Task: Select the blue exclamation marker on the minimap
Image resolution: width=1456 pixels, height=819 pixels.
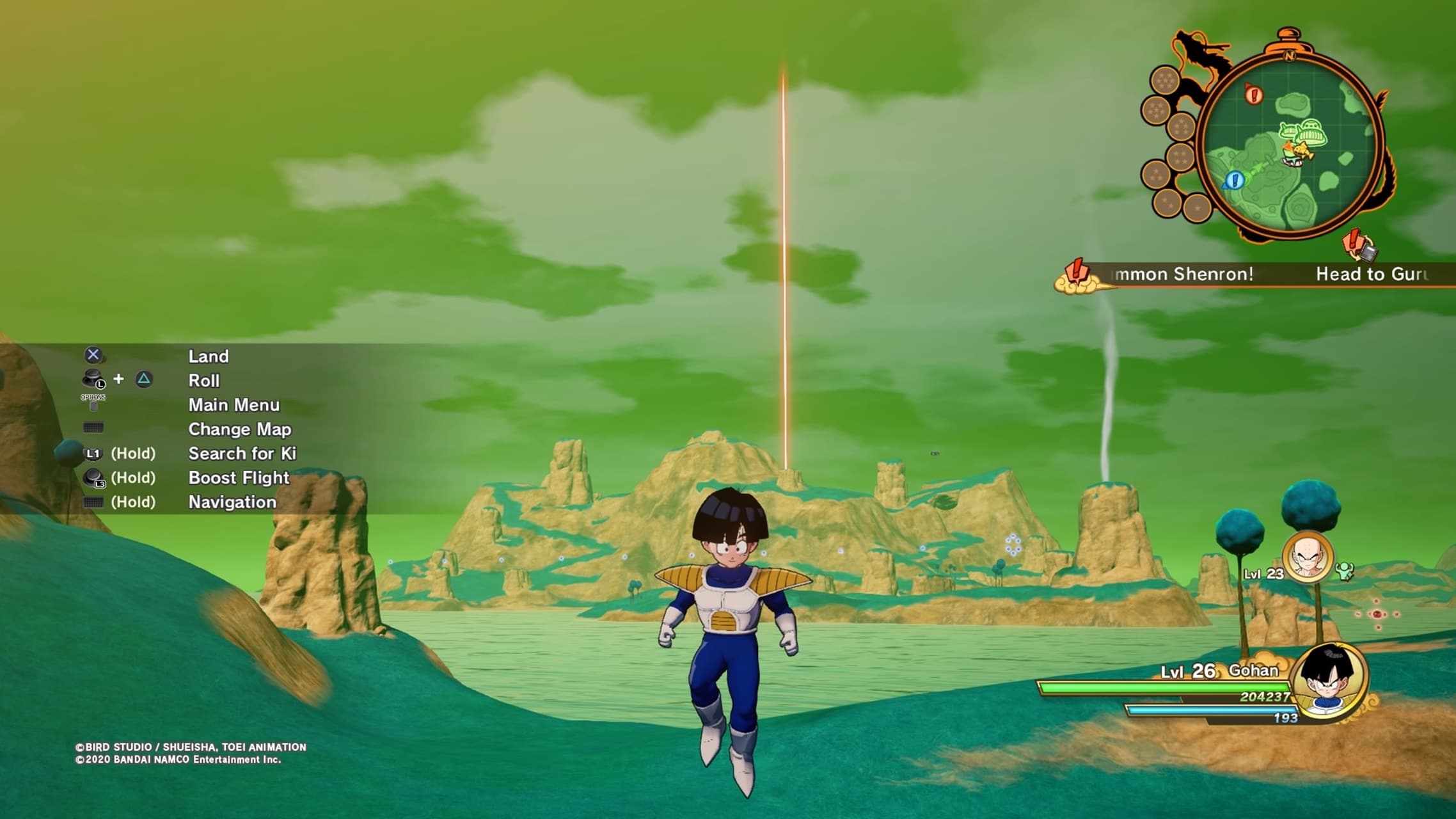Action: (1235, 180)
